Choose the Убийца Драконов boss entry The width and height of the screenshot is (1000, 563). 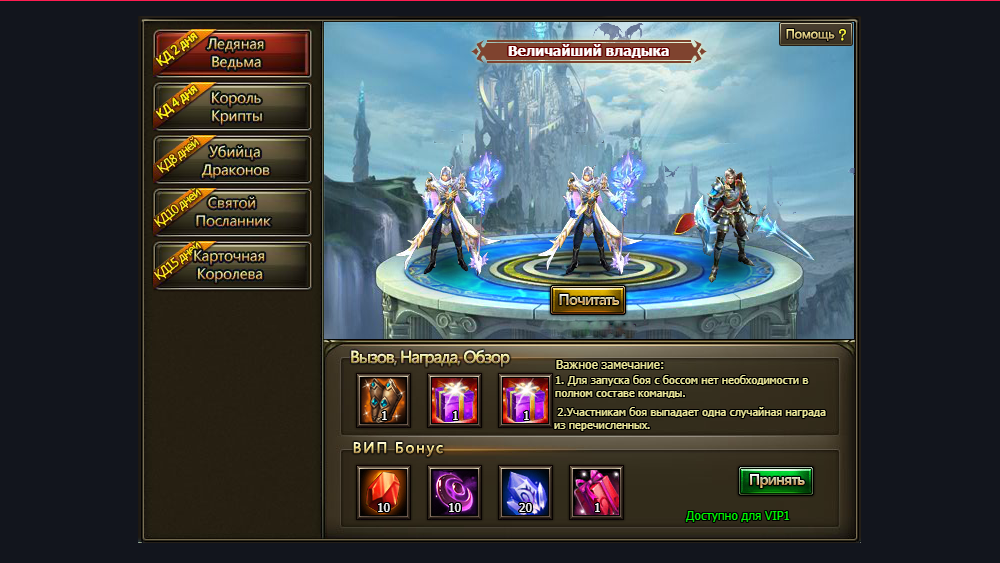(x=233, y=160)
